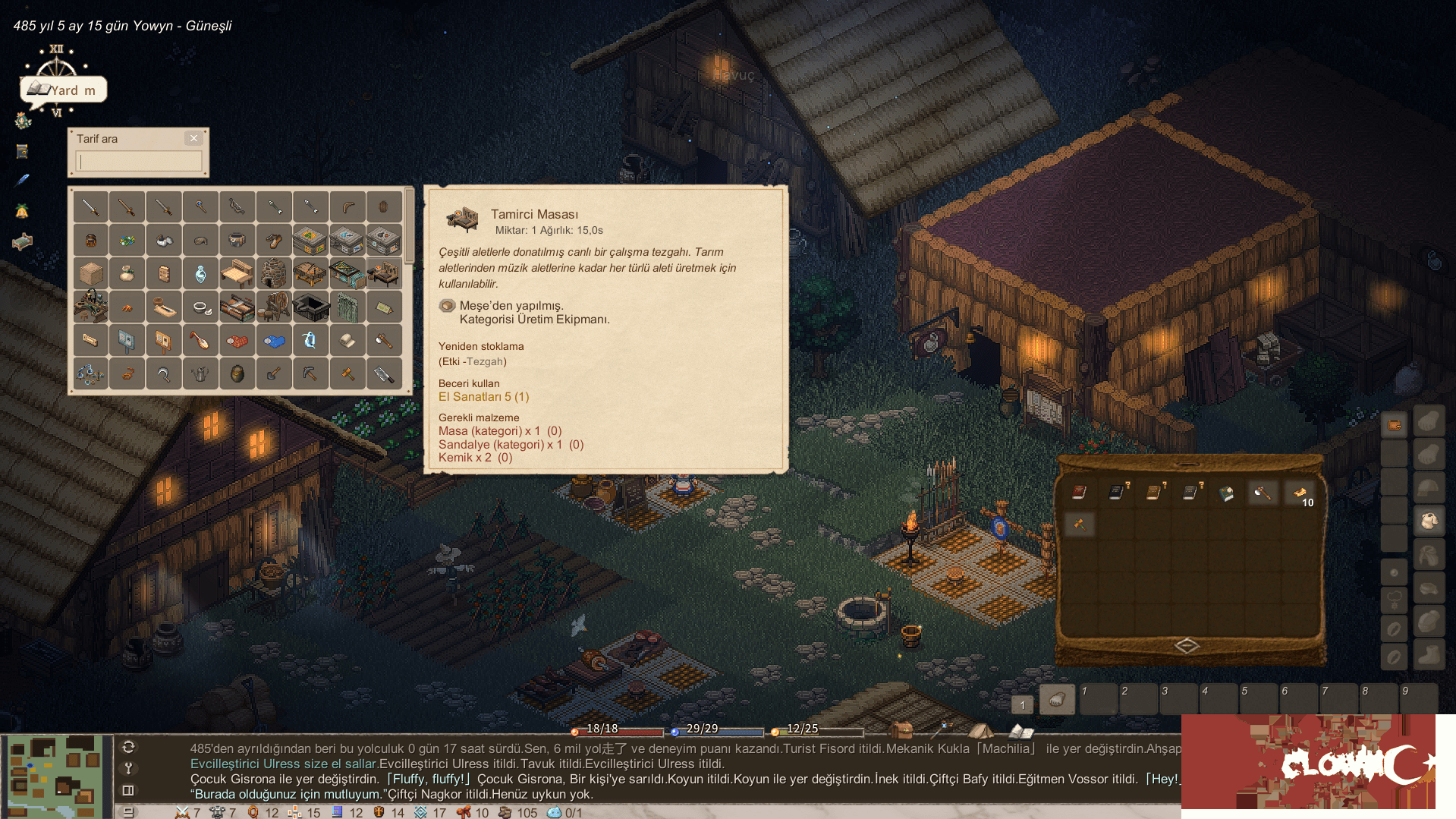Viewport: 1456px width, 819px height.
Task: Click the blue feather quill icon
Action: pyautogui.click(x=22, y=180)
